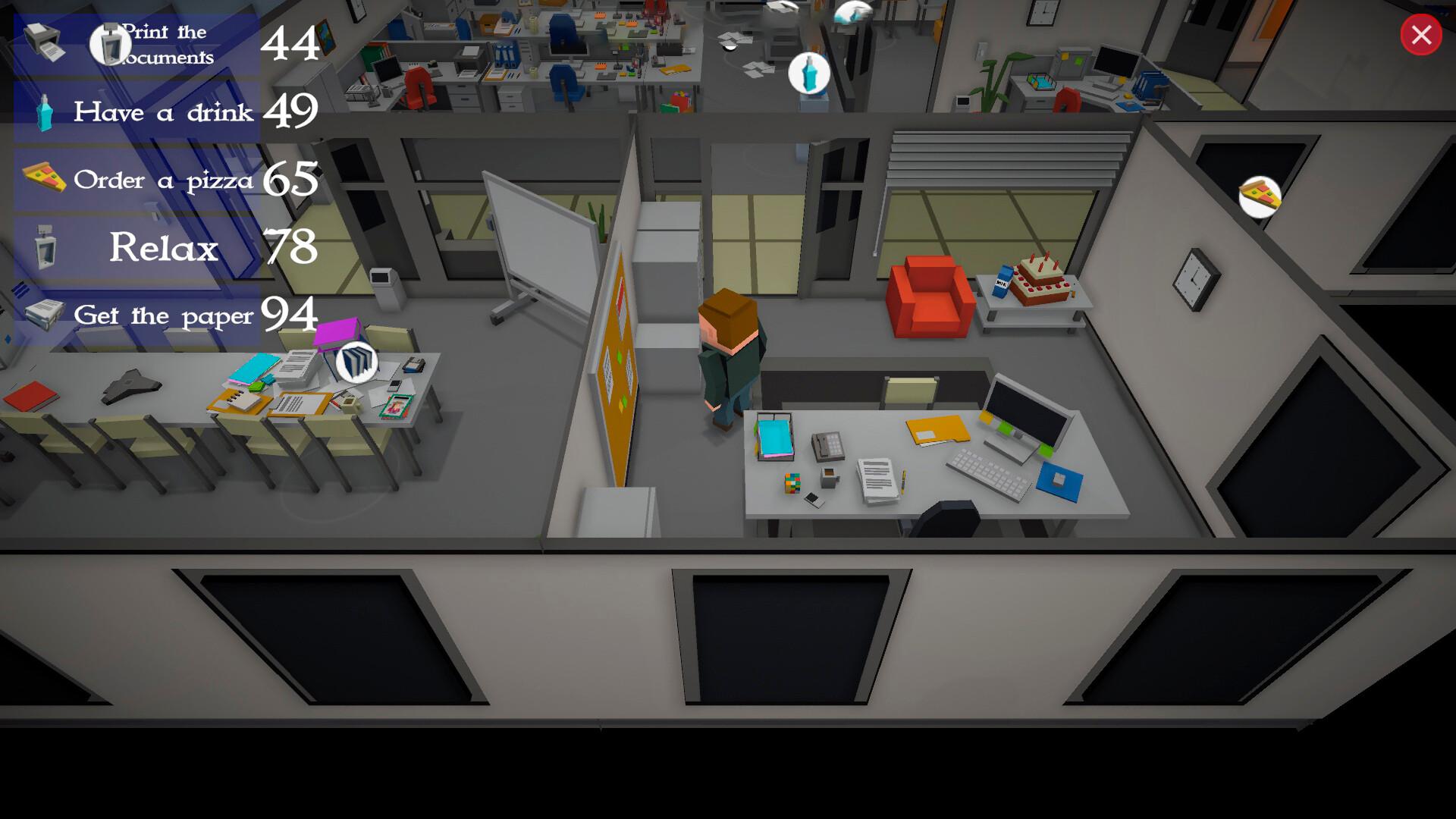This screenshot has width=1456, height=819.
Task: Select the pizza marker on the right wall
Action: coord(1257,198)
